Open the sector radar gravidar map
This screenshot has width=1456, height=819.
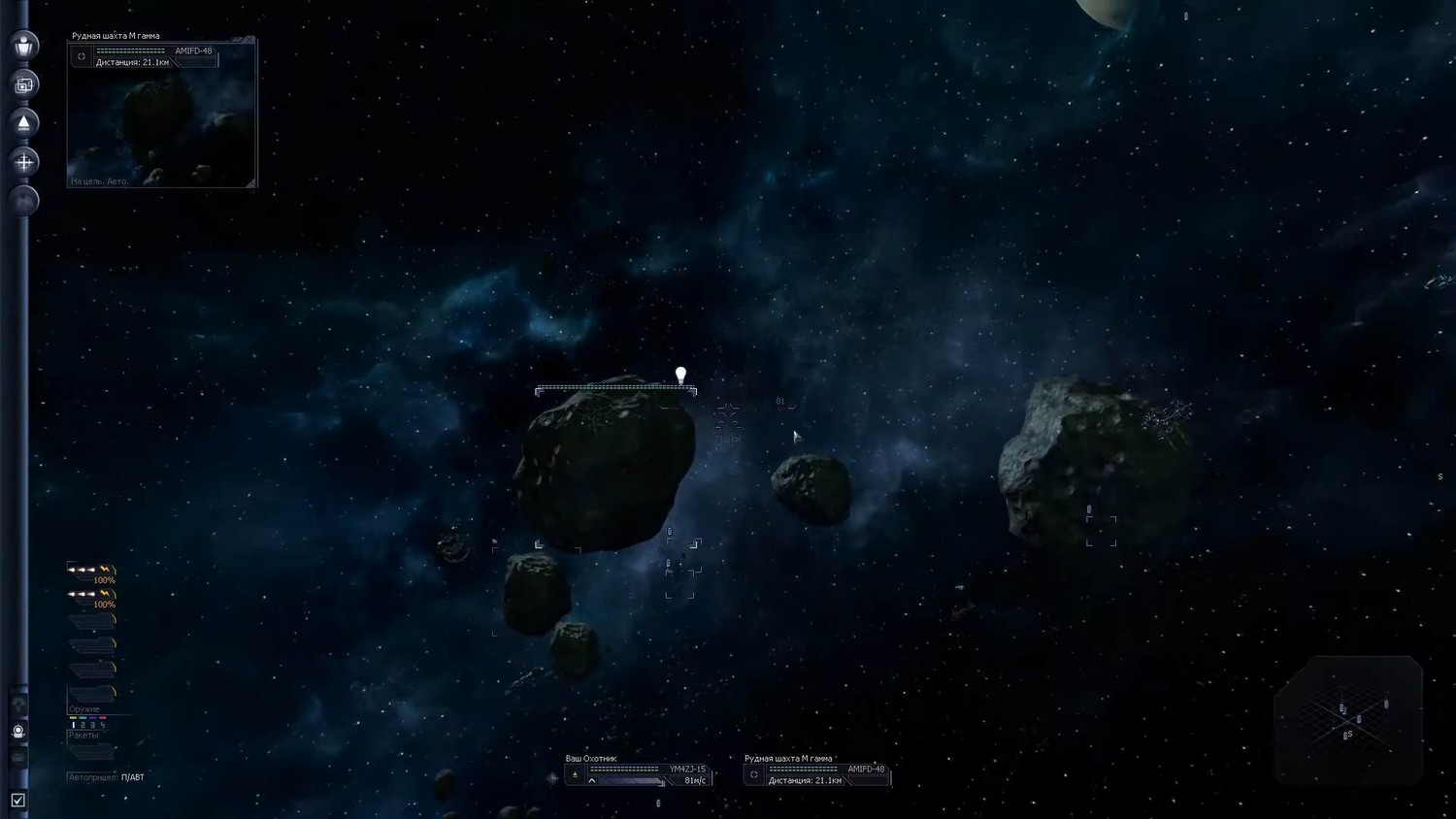(1348, 719)
